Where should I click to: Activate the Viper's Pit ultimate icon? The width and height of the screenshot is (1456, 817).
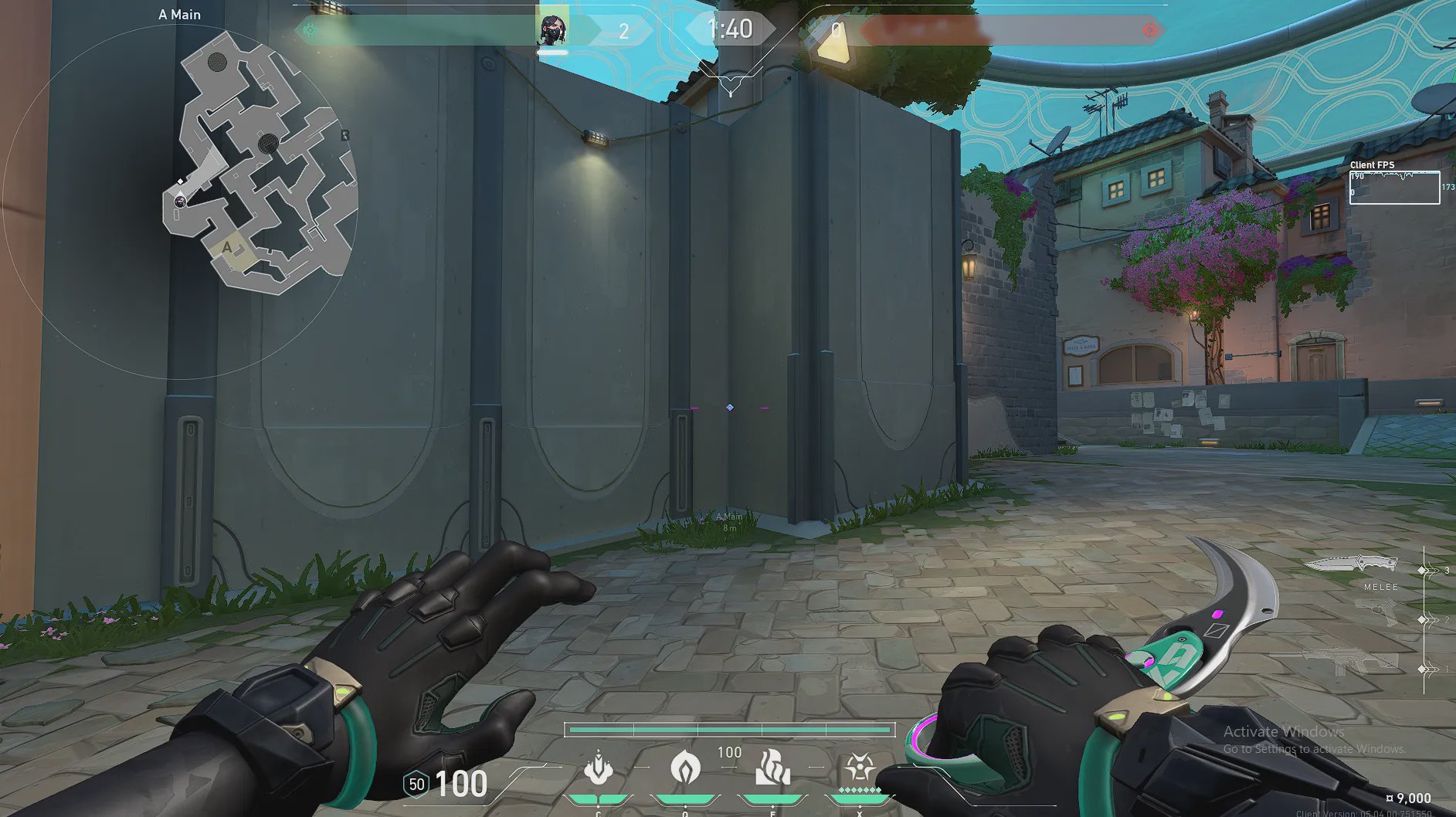tap(858, 768)
